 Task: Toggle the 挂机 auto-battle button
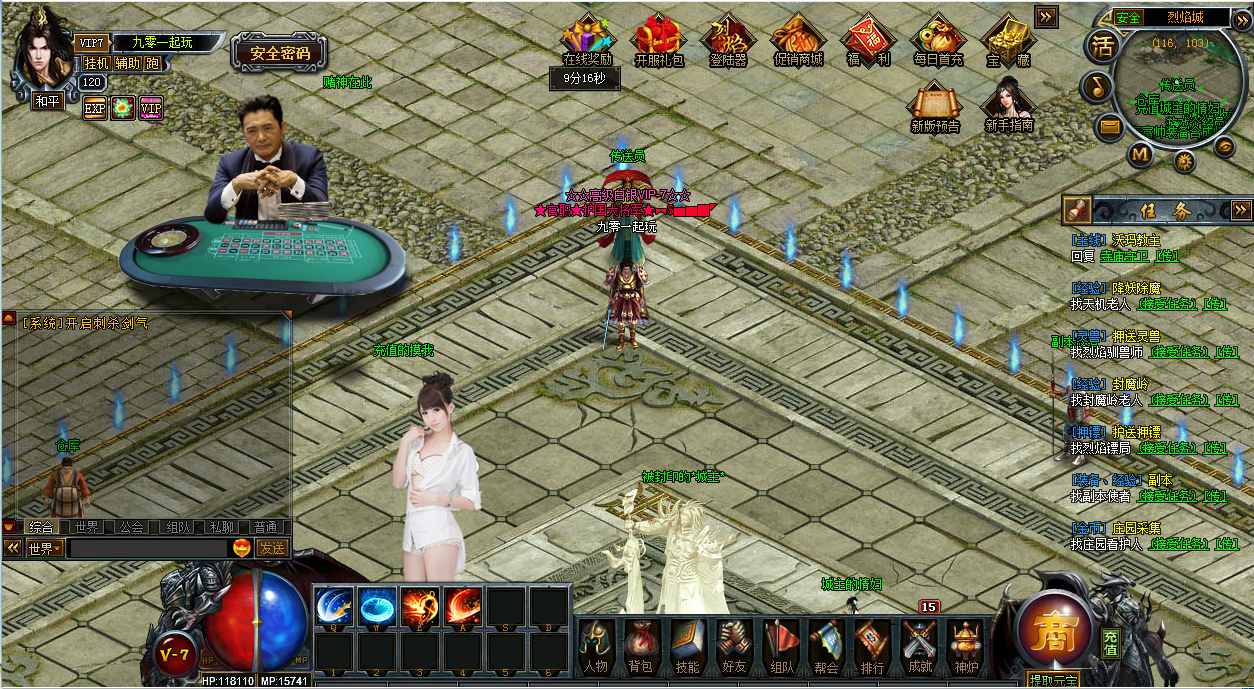tap(96, 63)
